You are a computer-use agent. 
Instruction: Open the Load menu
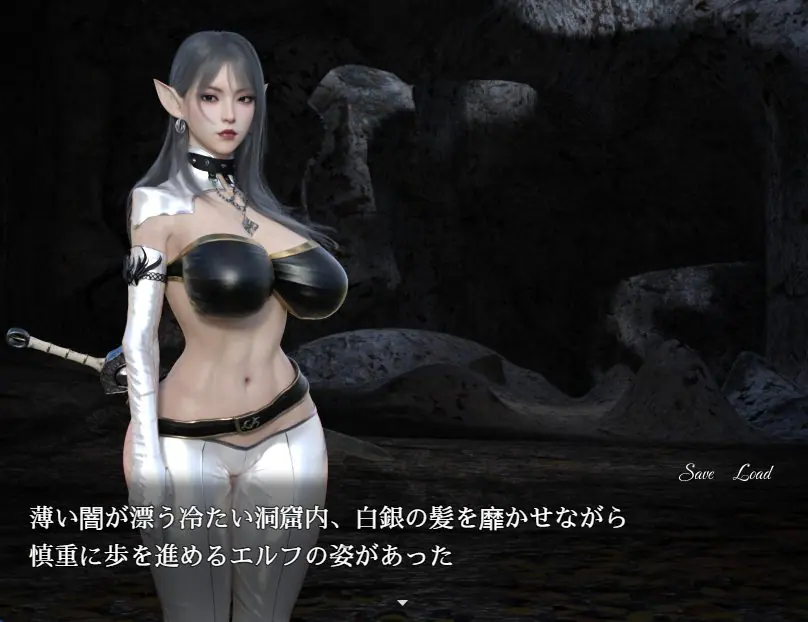[x=752, y=473]
